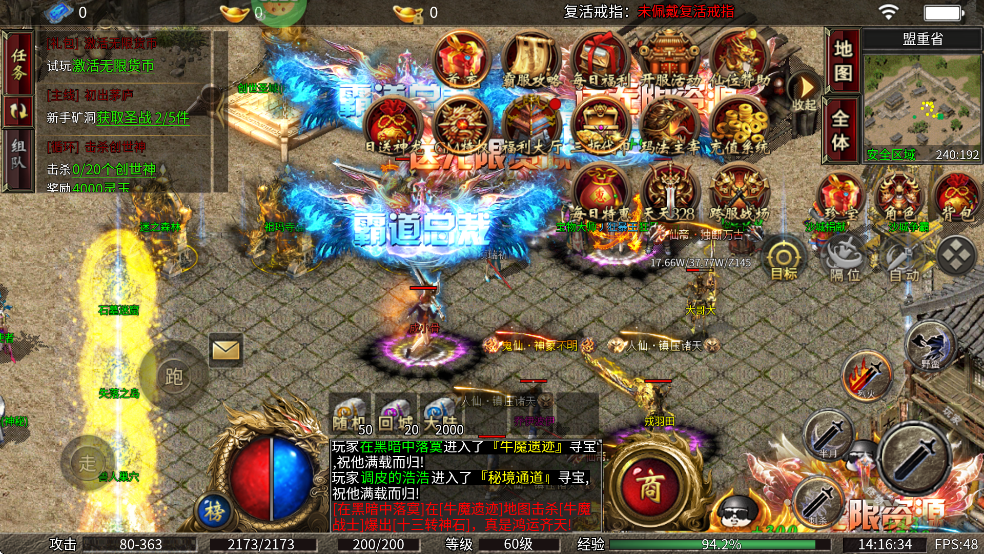Image resolution: width=984 pixels, height=554 pixels.
Task: Toggle the 跑 run mode button
Action: (x=174, y=376)
